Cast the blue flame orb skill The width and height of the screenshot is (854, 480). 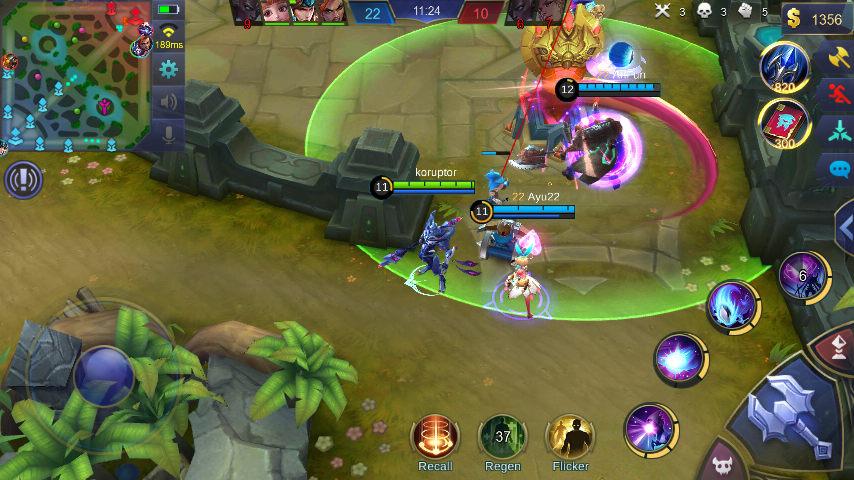(x=732, y=306)
